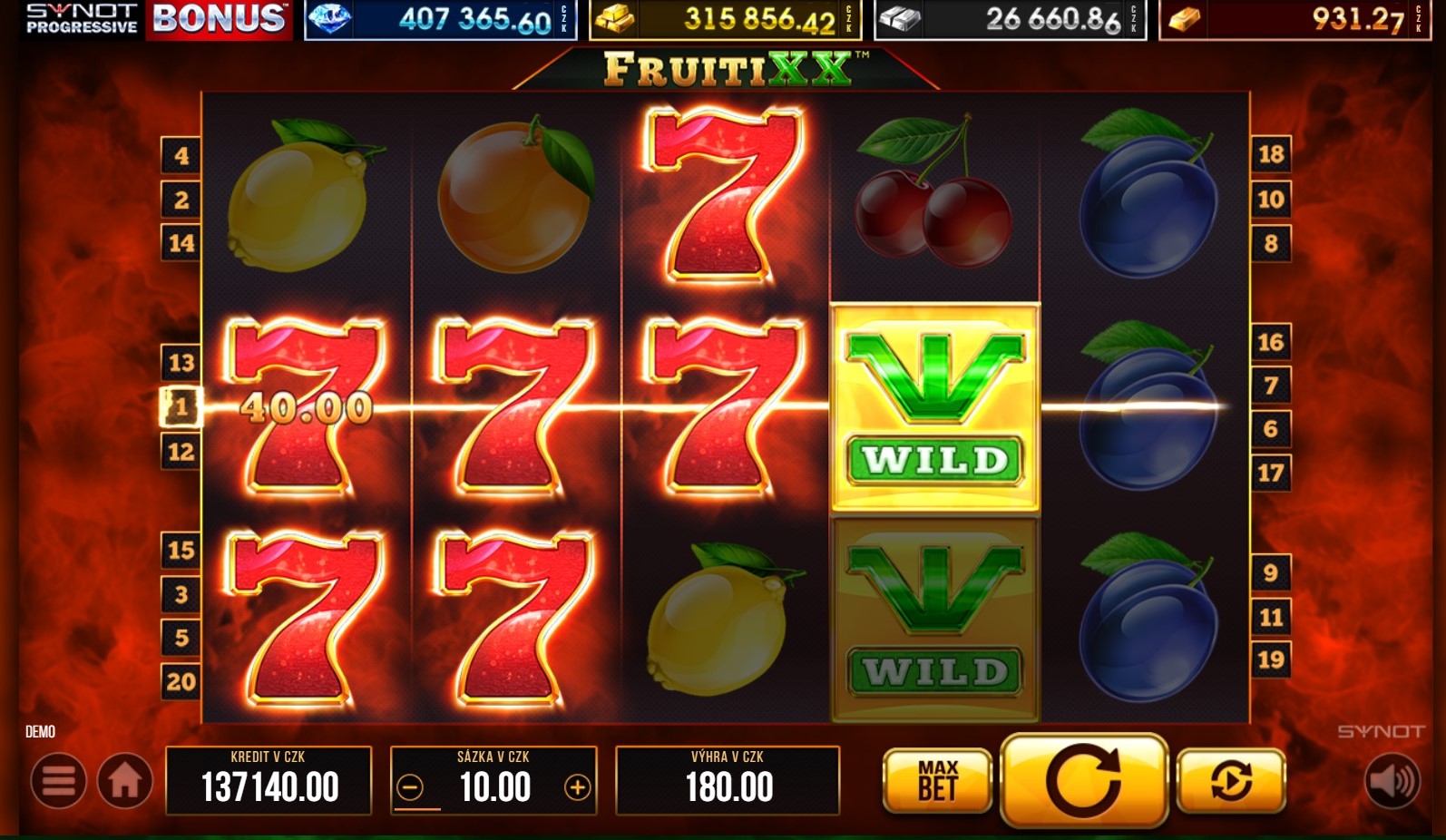This screenshot has width=1446, height=840.
Task: Show payline number 4
Action: coord(181,156)
